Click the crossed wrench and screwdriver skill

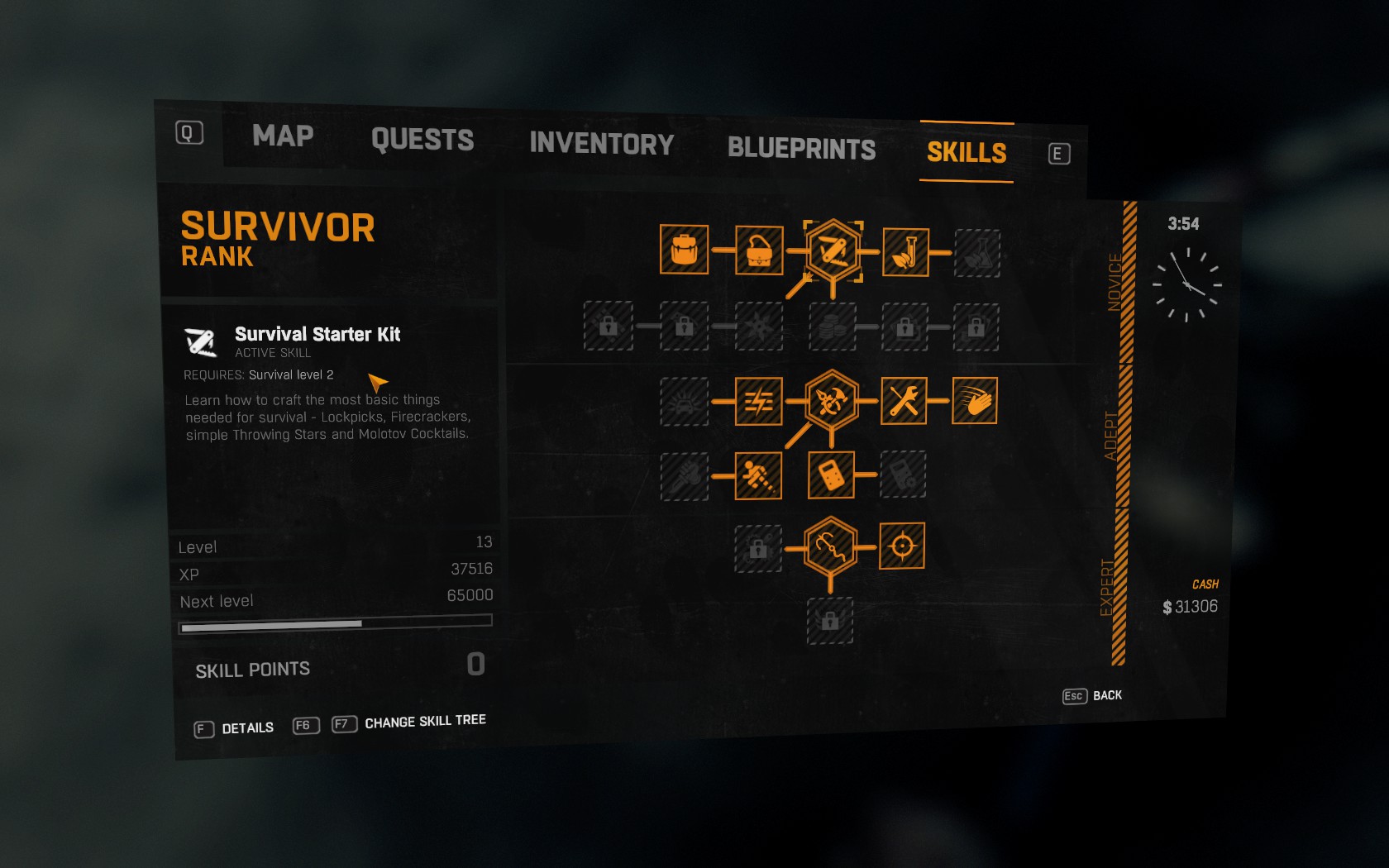pos(904,401)
